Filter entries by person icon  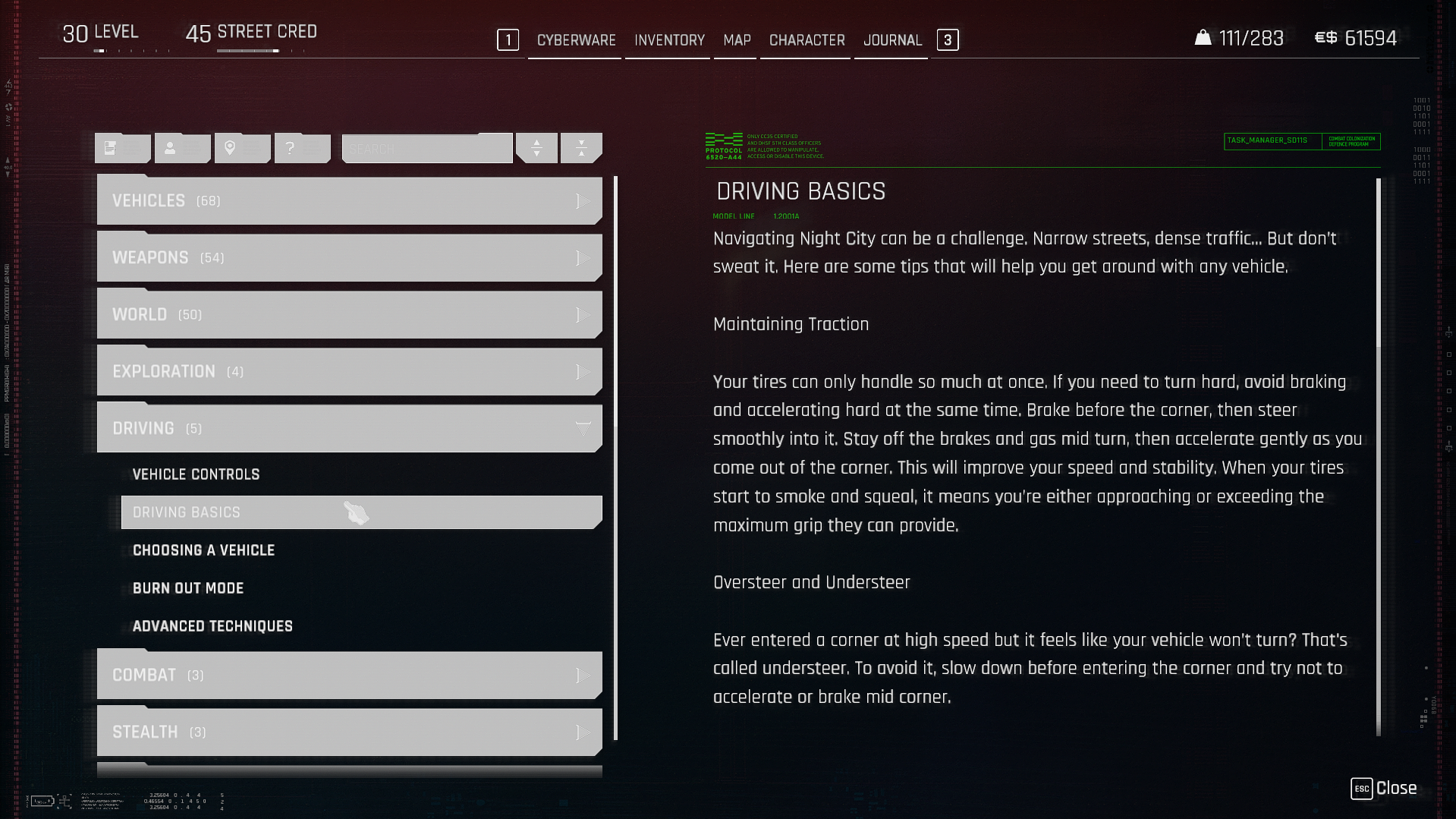pos(182,148)
